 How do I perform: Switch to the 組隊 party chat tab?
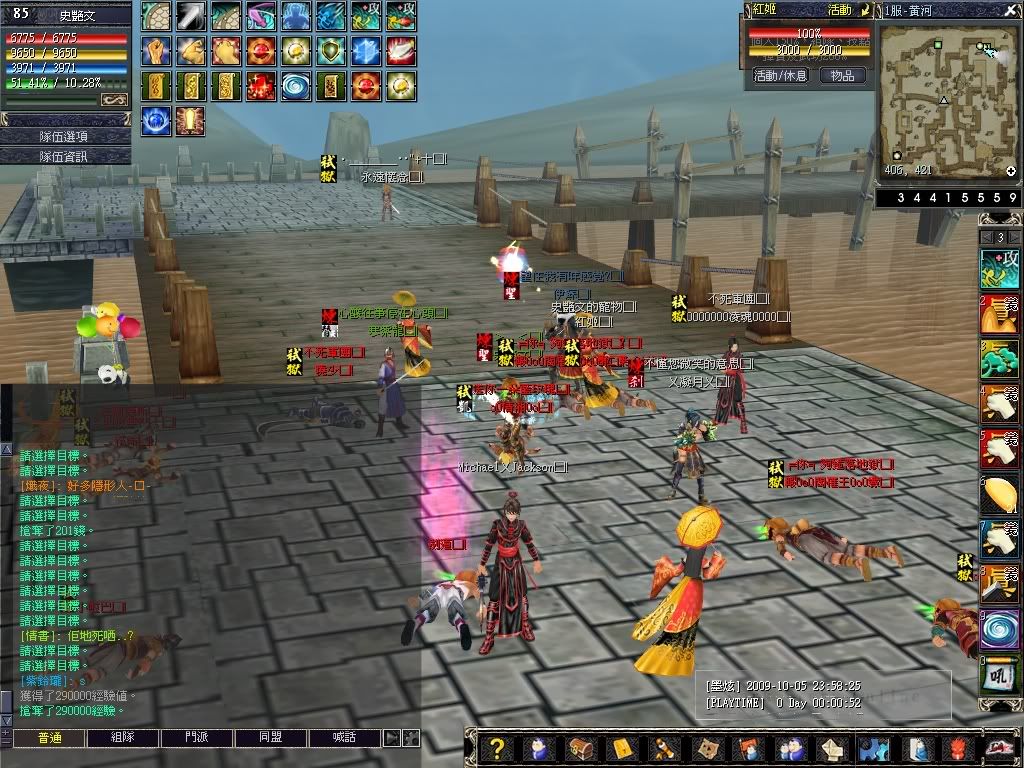(x=123, y=738)
